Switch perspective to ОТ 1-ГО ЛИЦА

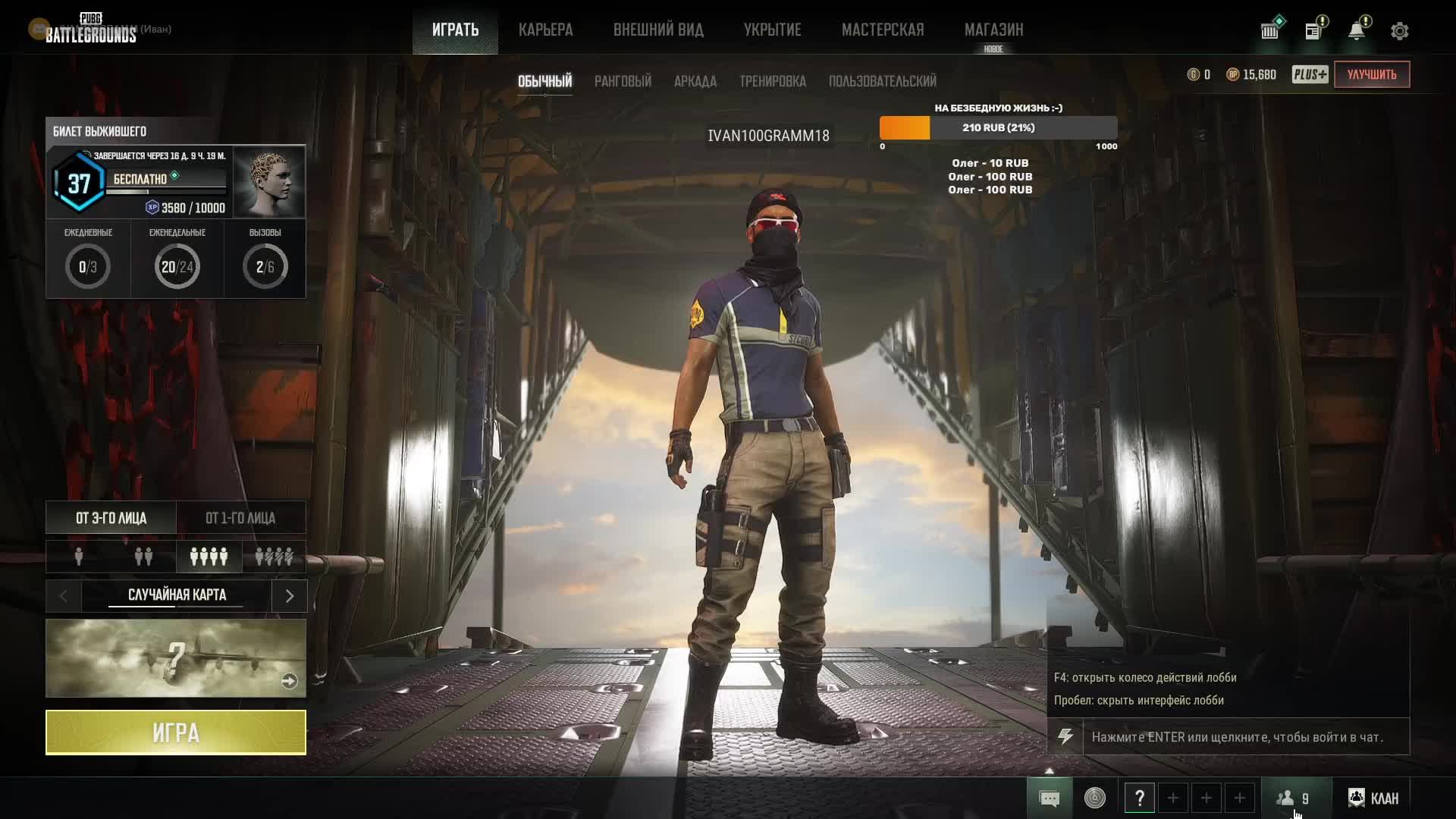point(240,518)
